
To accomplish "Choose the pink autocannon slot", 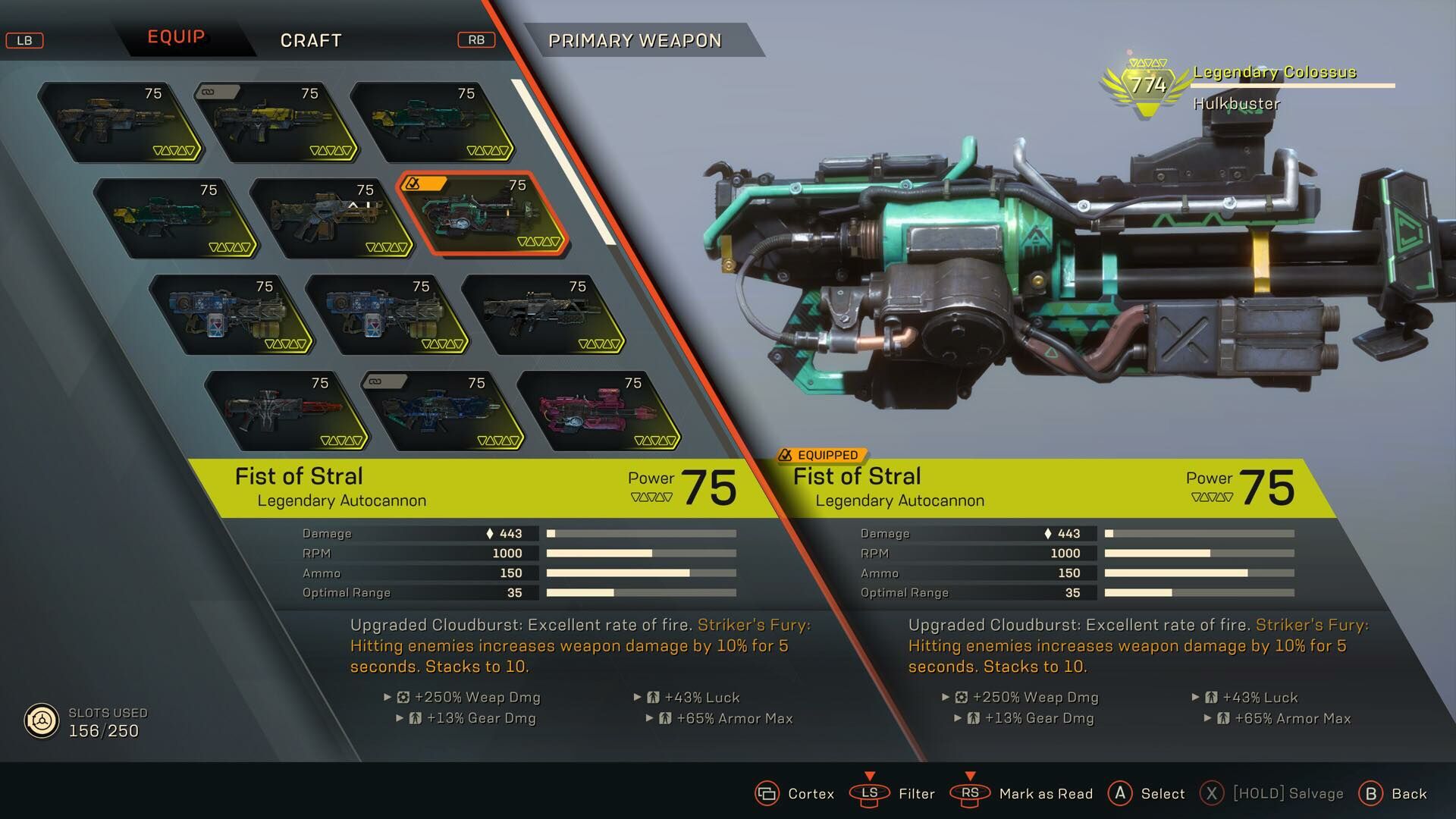I will pyautogui.click(x=598, y=410).
